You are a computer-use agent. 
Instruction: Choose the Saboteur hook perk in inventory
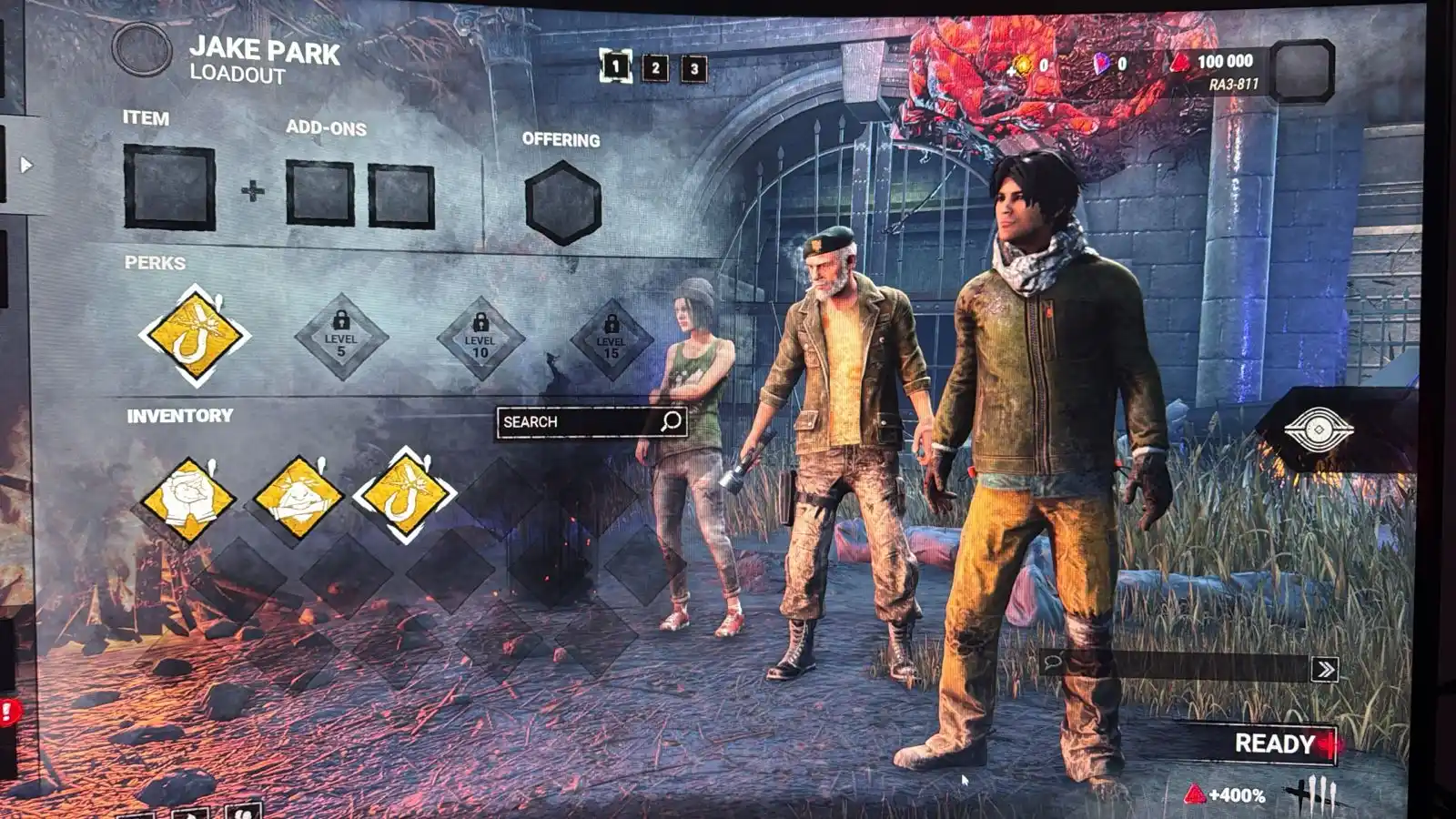pos(404,494)
